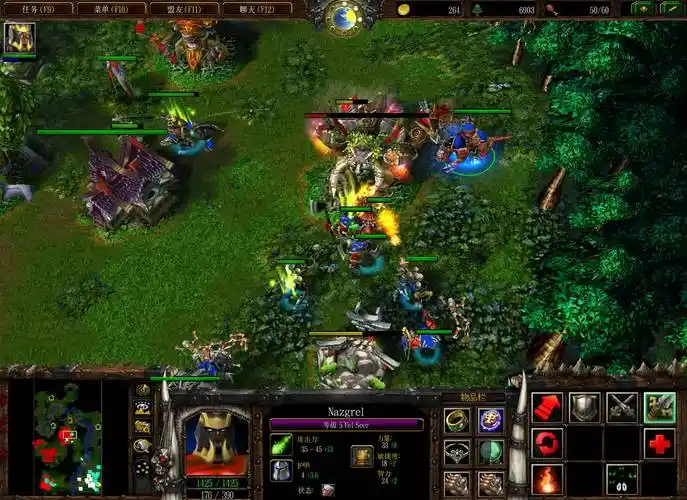
Task: Open the 菜单 (F10) game menu
Action: [x=112, y=8]
